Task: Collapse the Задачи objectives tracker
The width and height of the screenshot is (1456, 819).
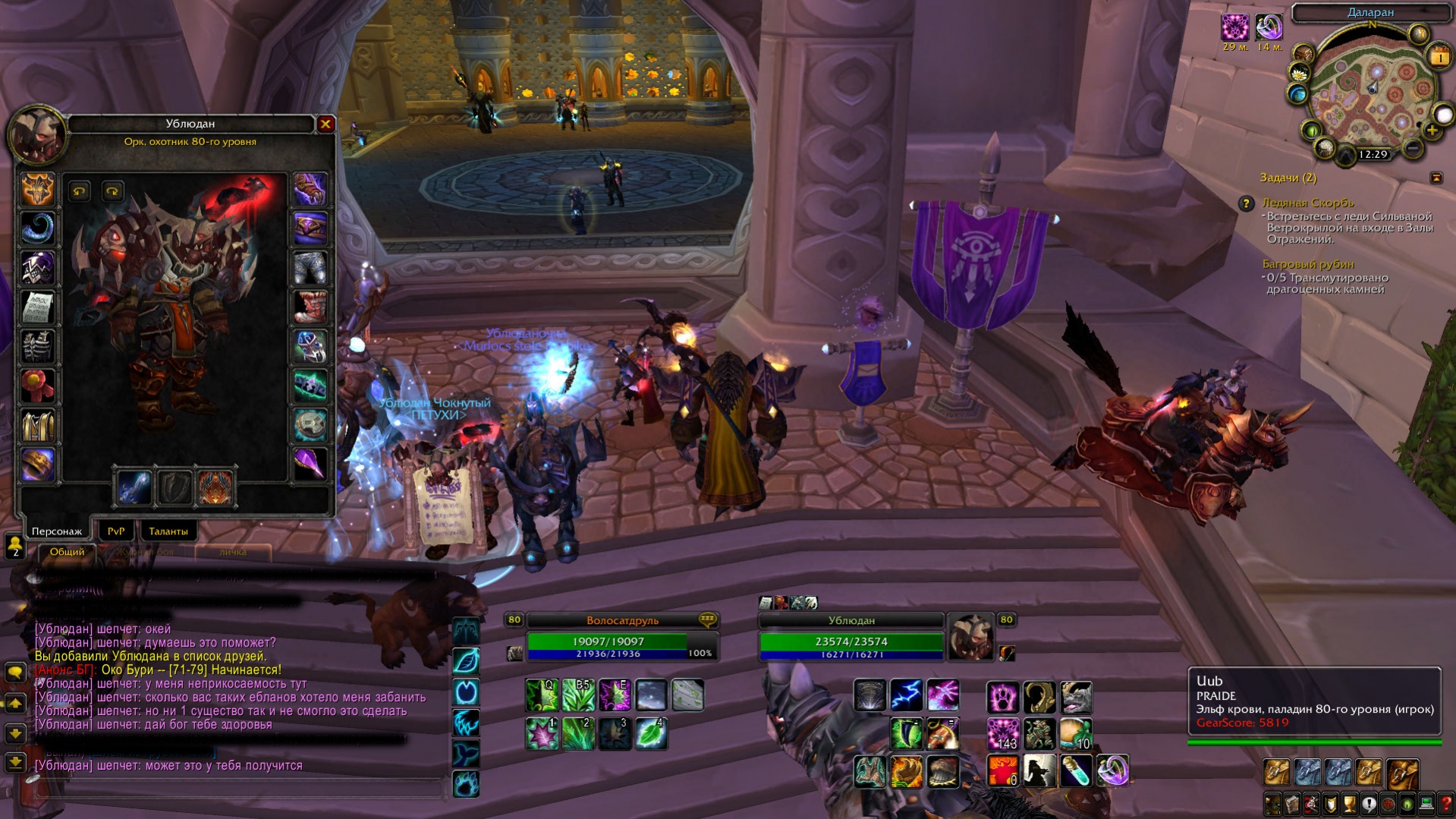Action: [1436, 178]
